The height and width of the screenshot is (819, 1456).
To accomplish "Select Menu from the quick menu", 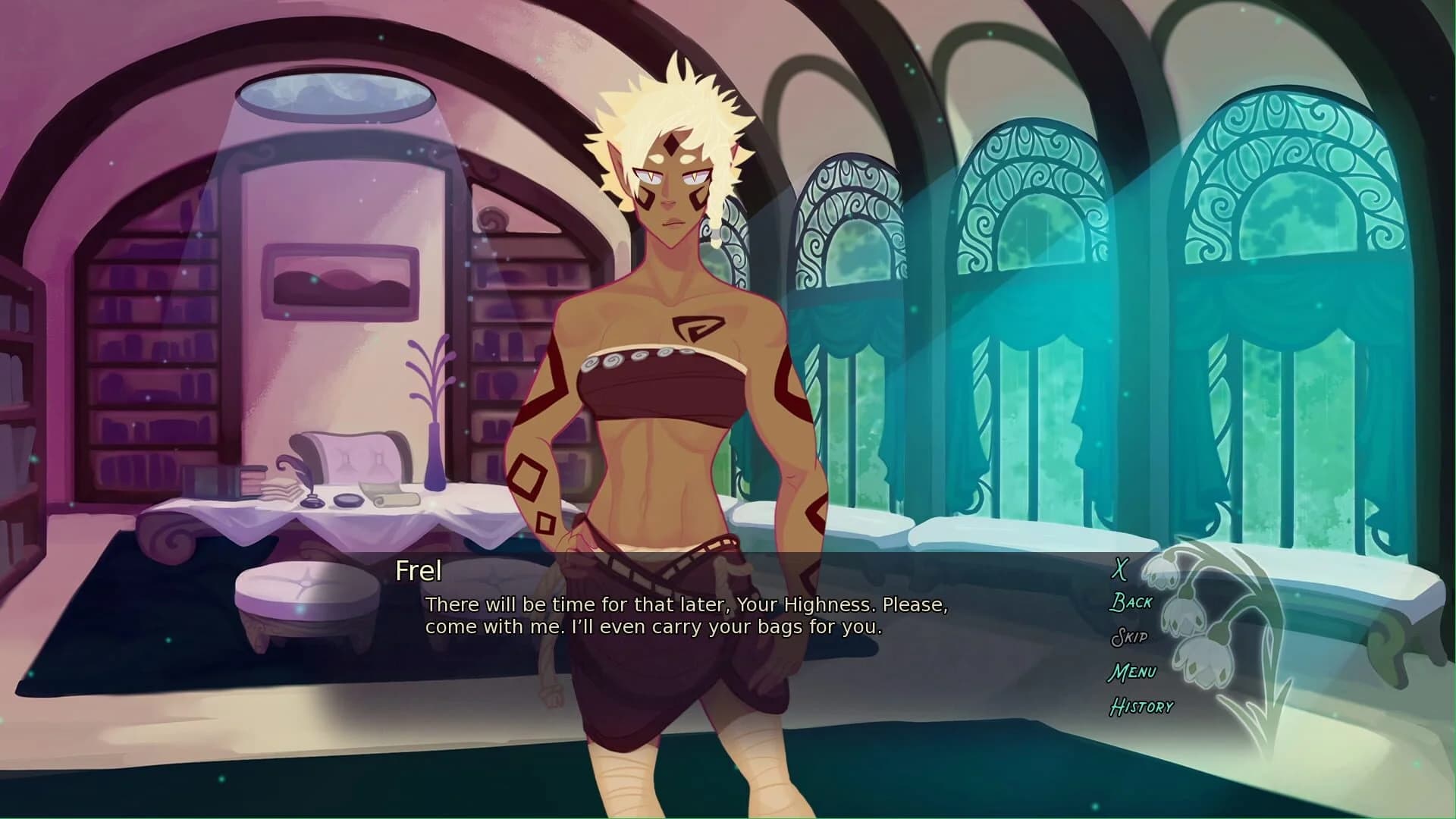I will [1133, 672].
